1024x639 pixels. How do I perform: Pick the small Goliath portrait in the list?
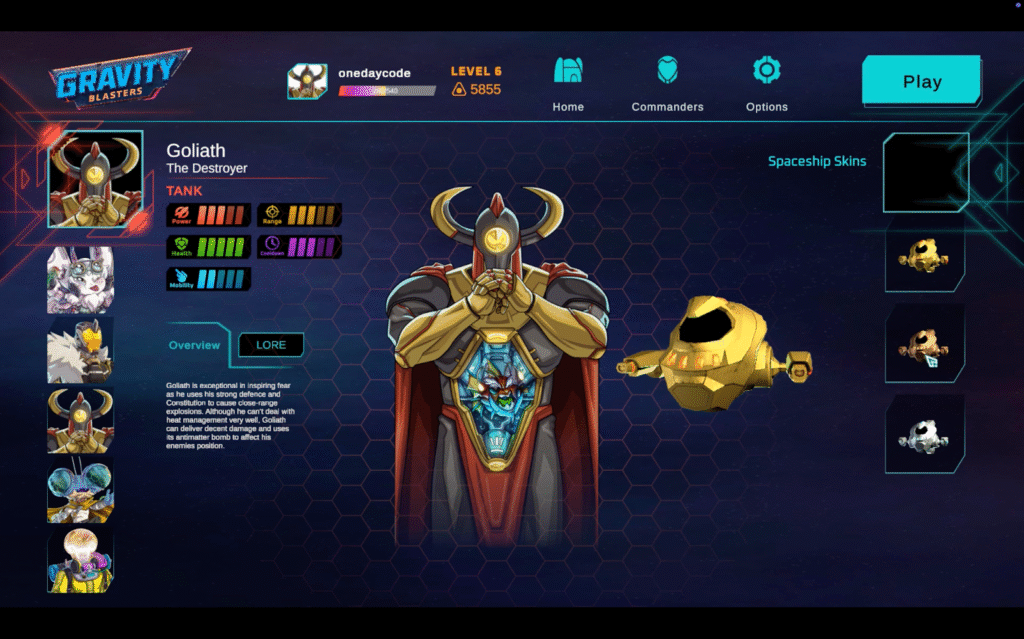pos(80,420)
